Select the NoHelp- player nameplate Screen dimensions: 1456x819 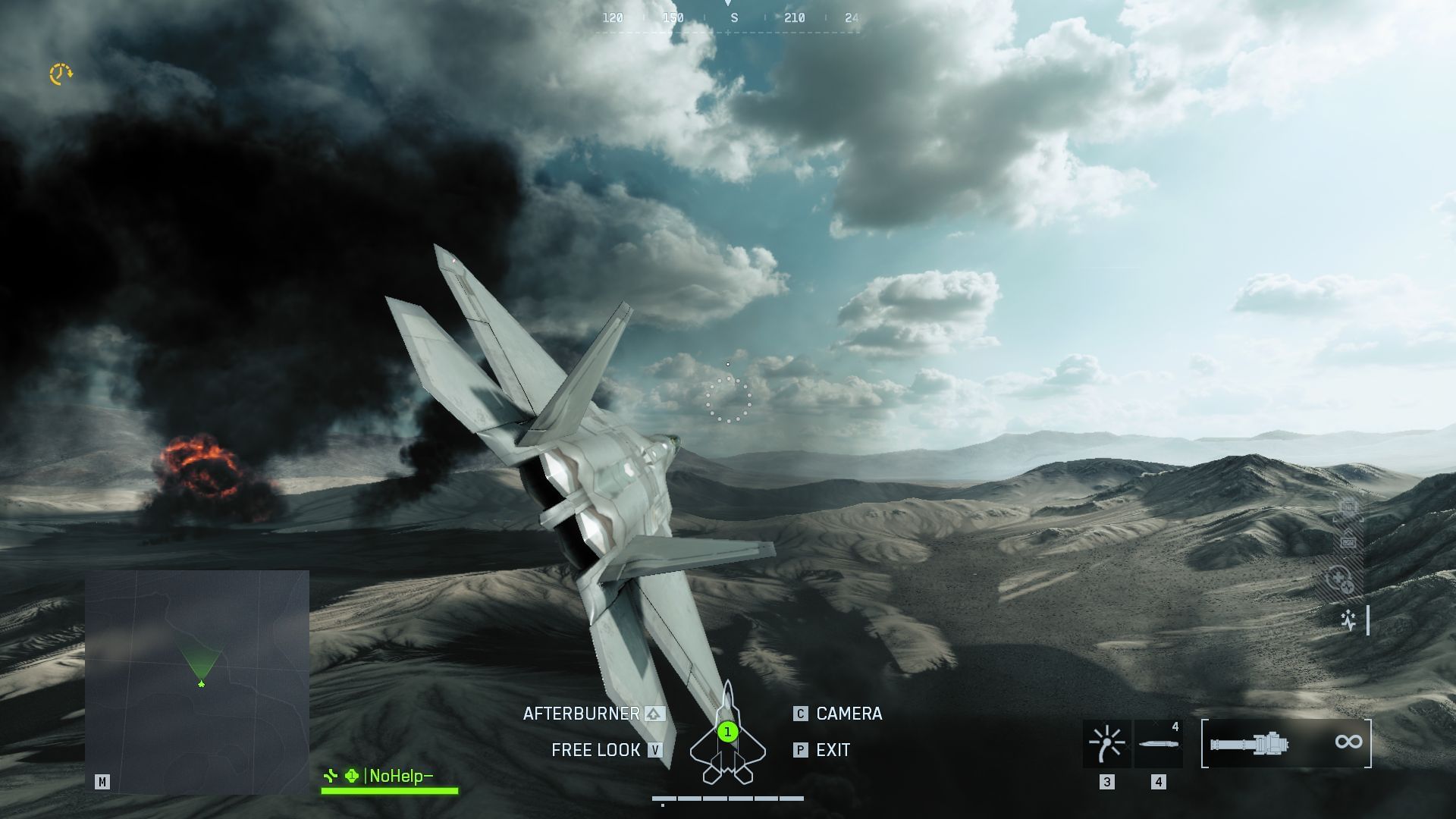pos(390,776)
